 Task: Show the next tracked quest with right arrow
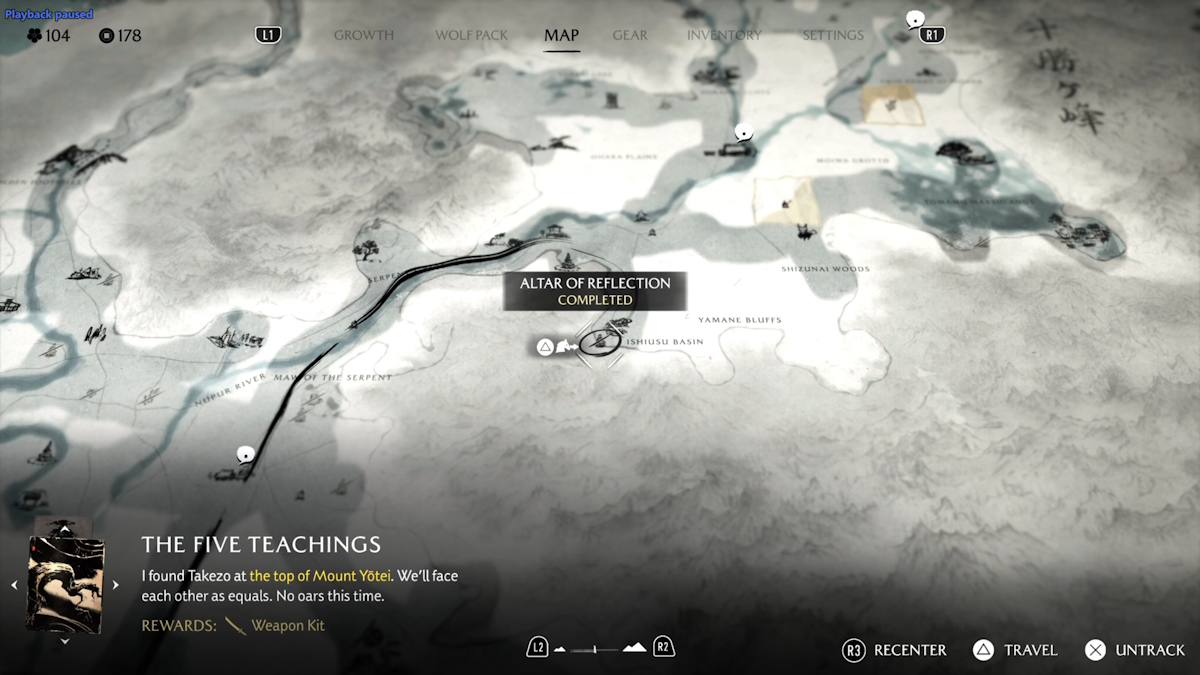click(x=115, y=585)
